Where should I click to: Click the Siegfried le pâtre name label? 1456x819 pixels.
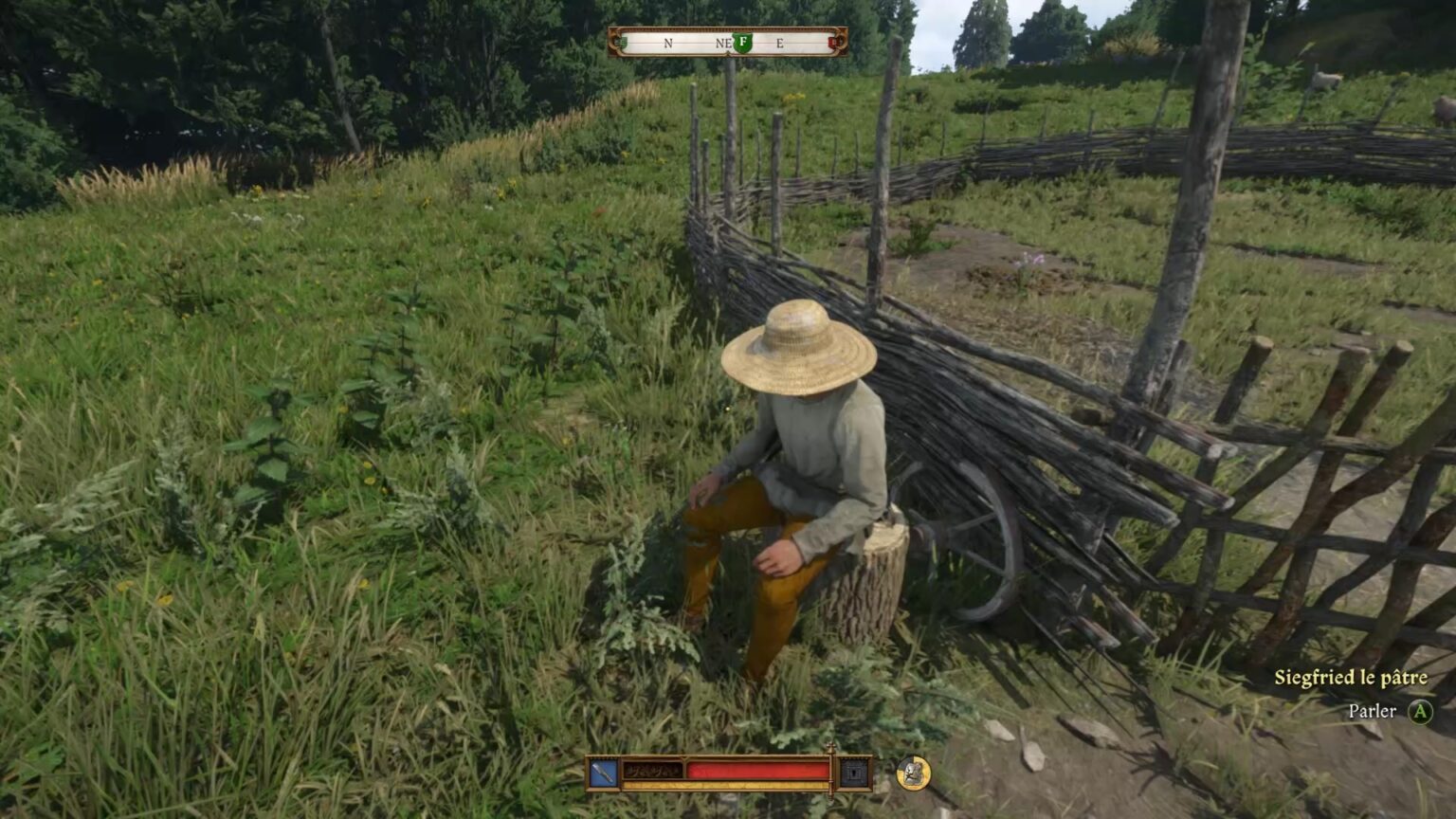pyautogui.click(x=1350, y=678)
